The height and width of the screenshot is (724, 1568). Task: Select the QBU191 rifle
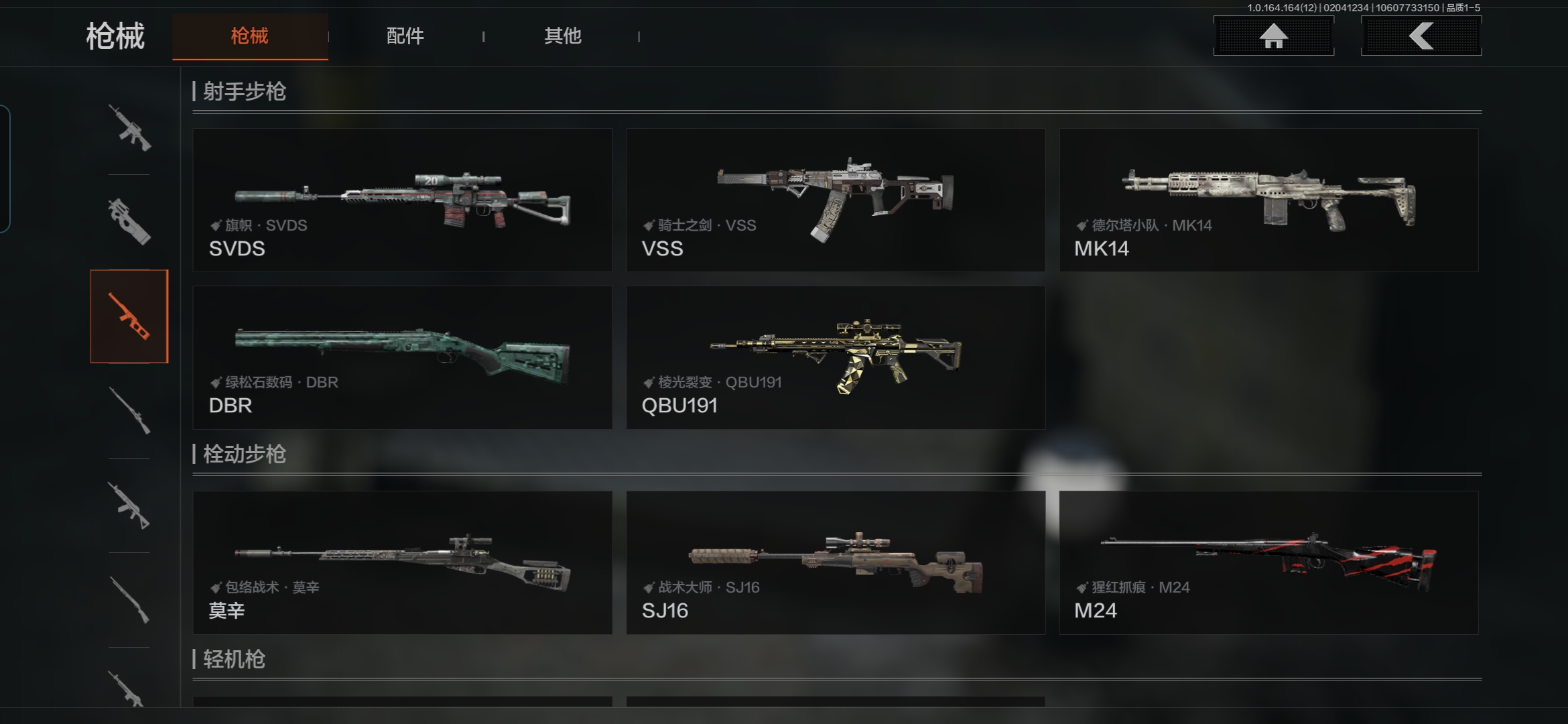coord(835,357)
